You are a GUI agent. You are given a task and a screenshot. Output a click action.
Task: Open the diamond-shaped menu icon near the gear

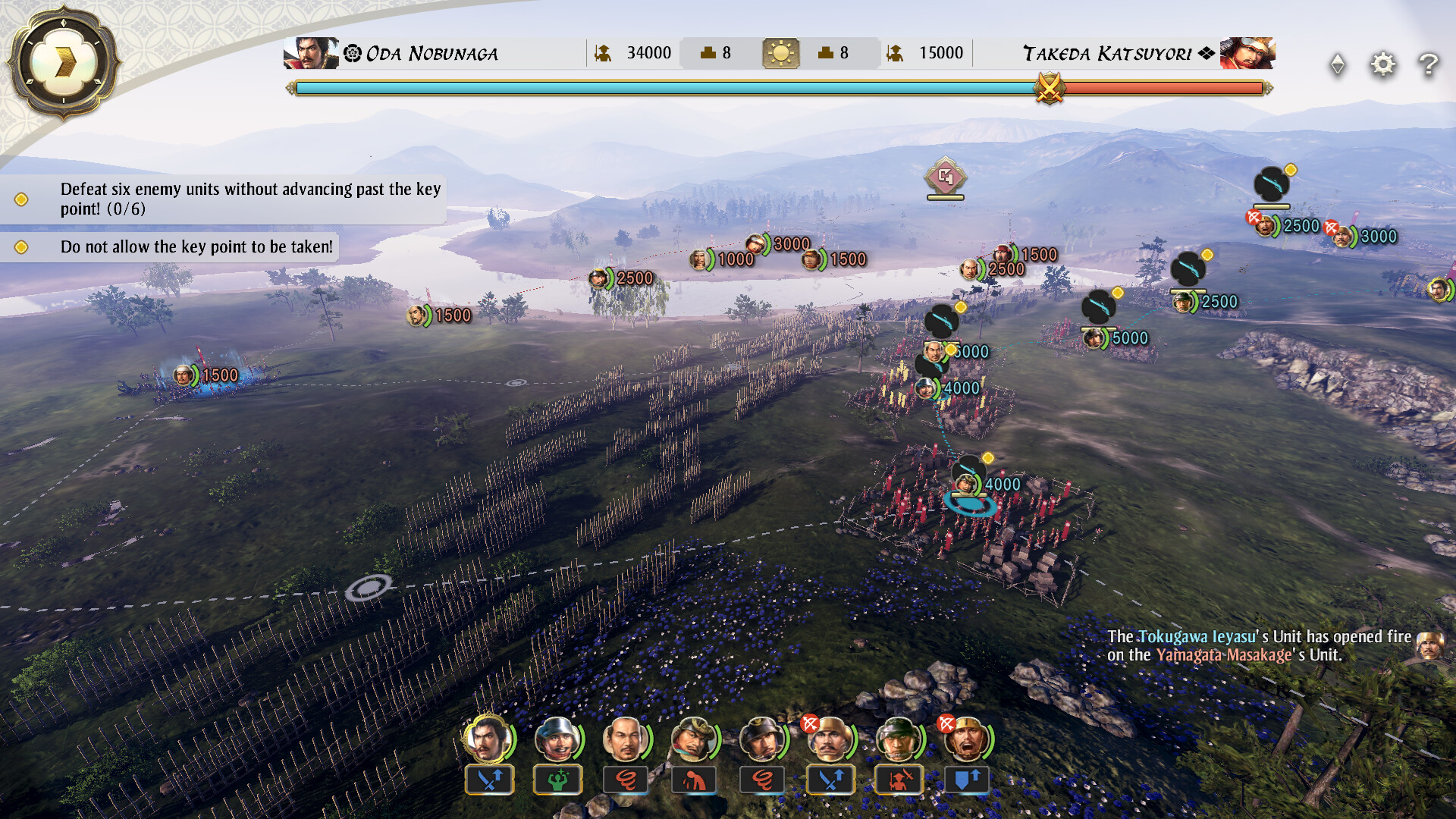pyautogui.click(x=1338, y=64)
